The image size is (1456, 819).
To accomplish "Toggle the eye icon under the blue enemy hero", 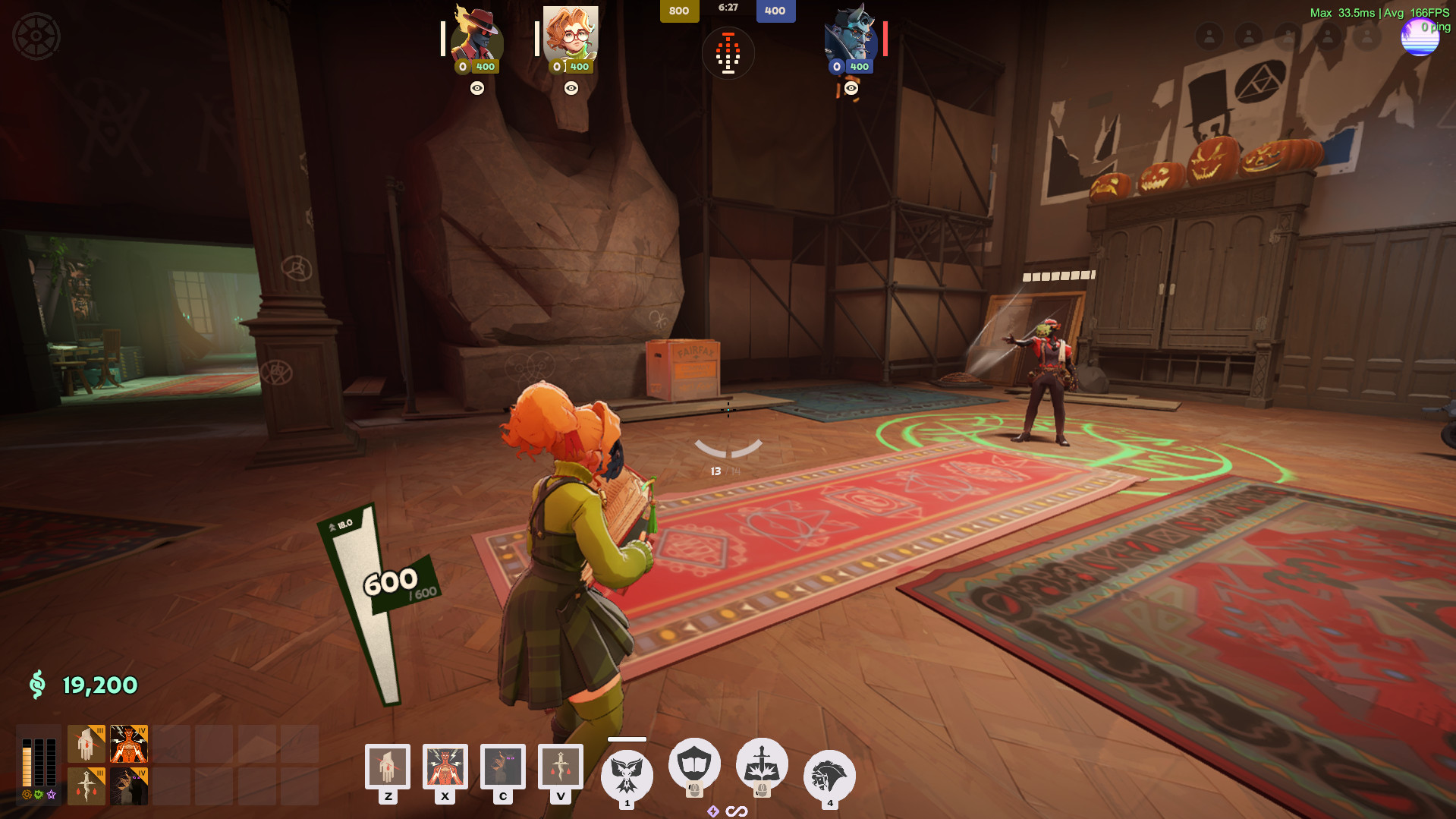I will coord(851,88).
